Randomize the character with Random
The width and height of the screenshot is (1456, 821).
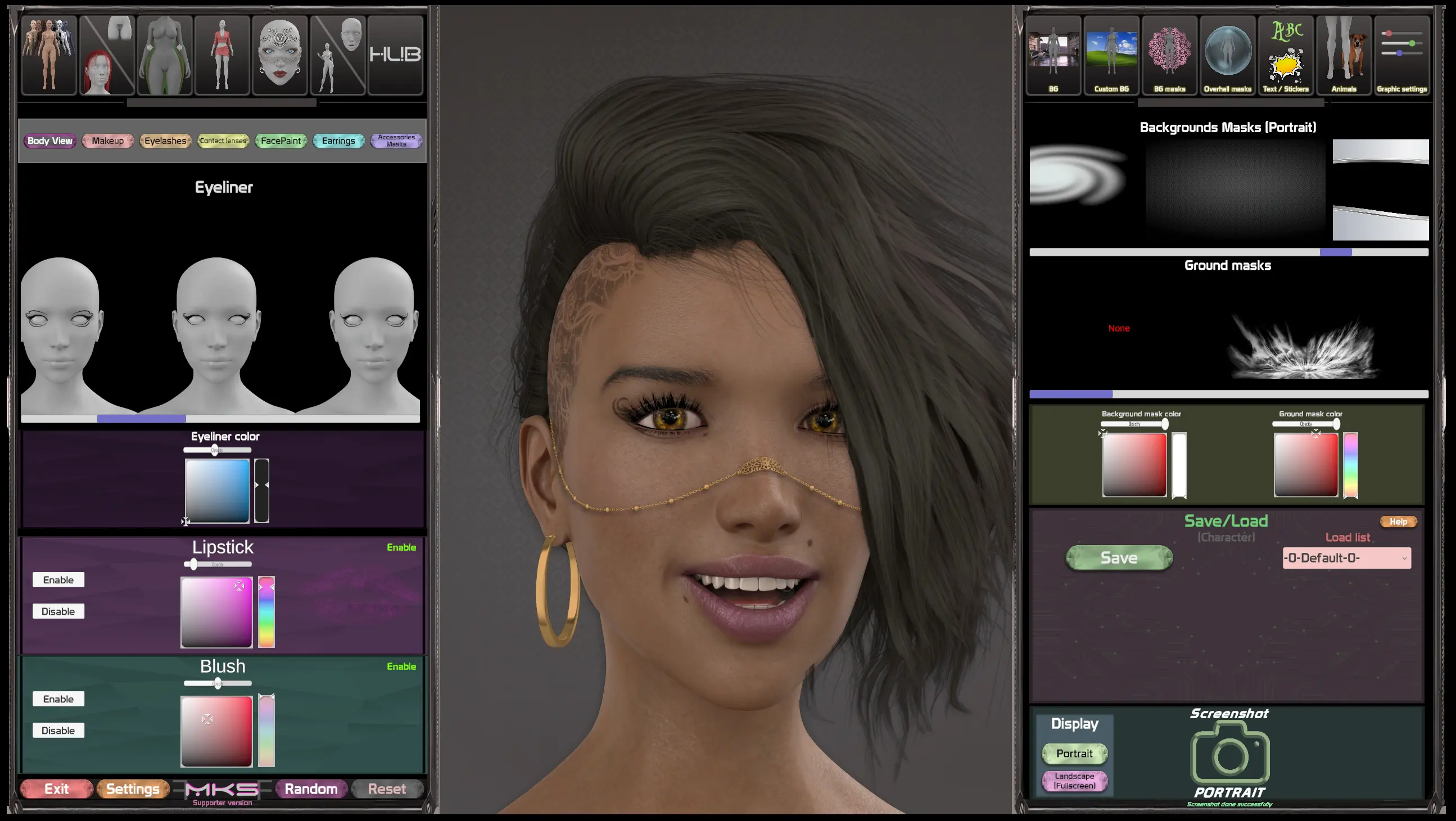(311, 789)
